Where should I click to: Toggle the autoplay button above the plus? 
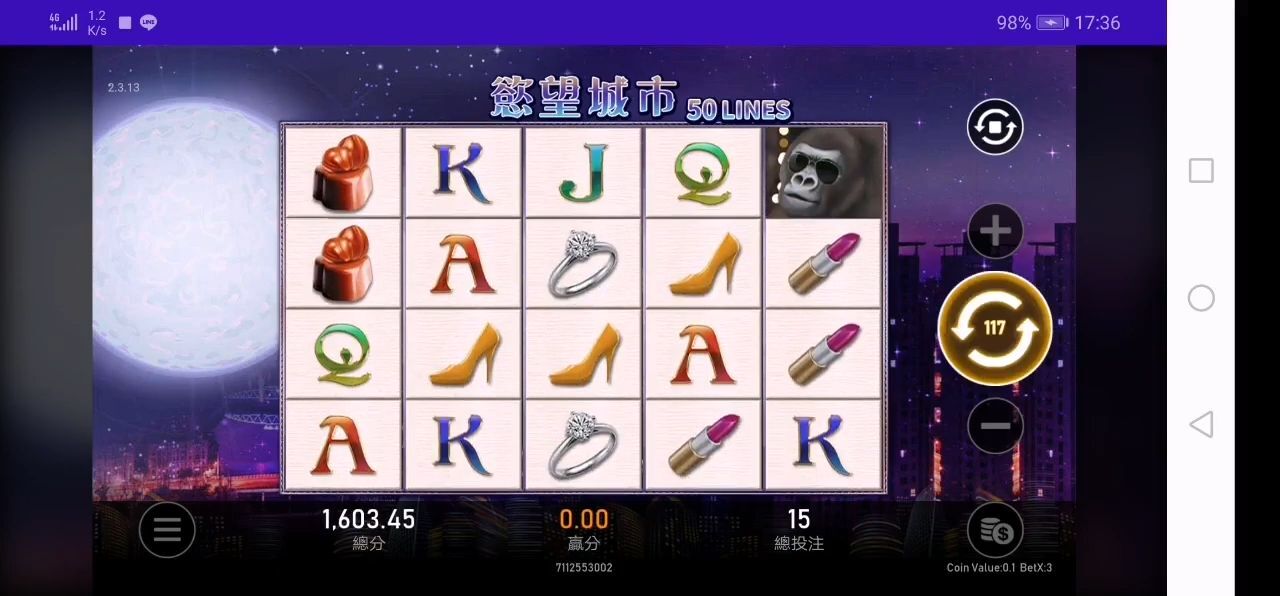pyautogui.click(x=995, y=127)
